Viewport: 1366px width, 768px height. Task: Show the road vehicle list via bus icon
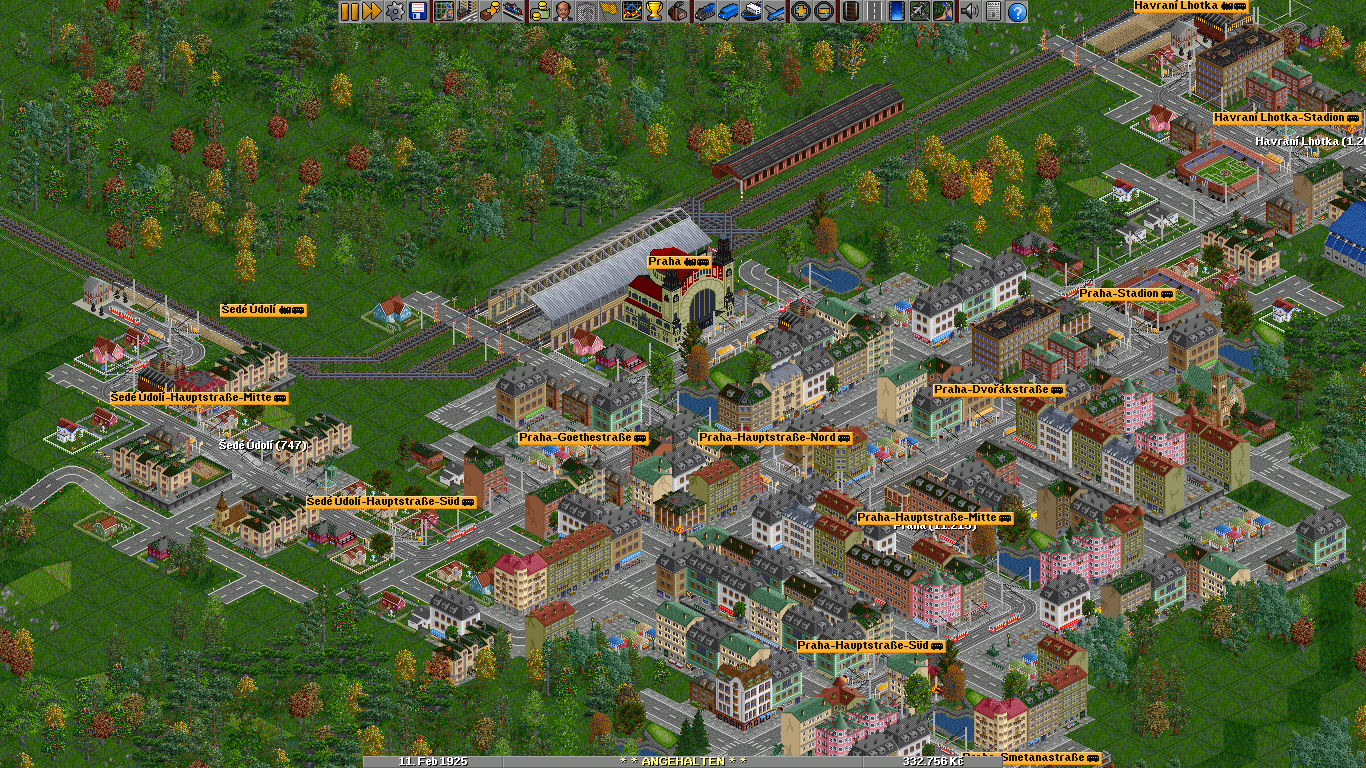[727, 11]
